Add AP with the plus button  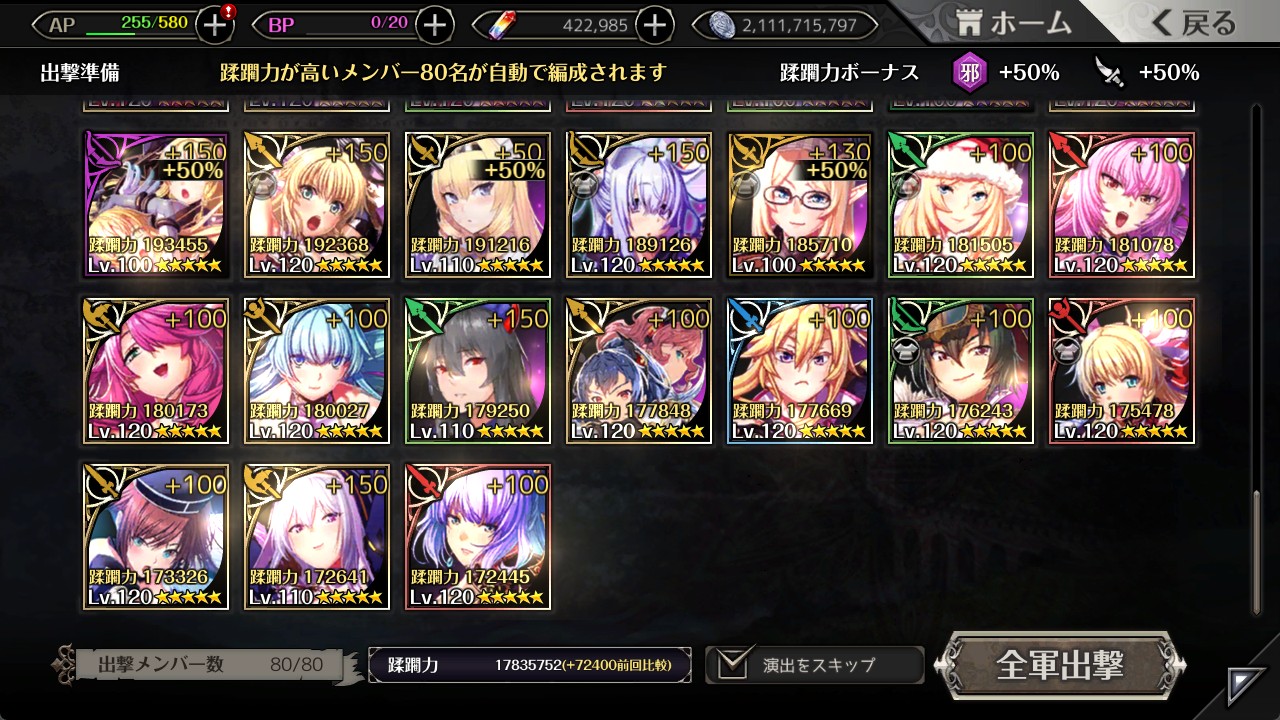tap(215, 25)
